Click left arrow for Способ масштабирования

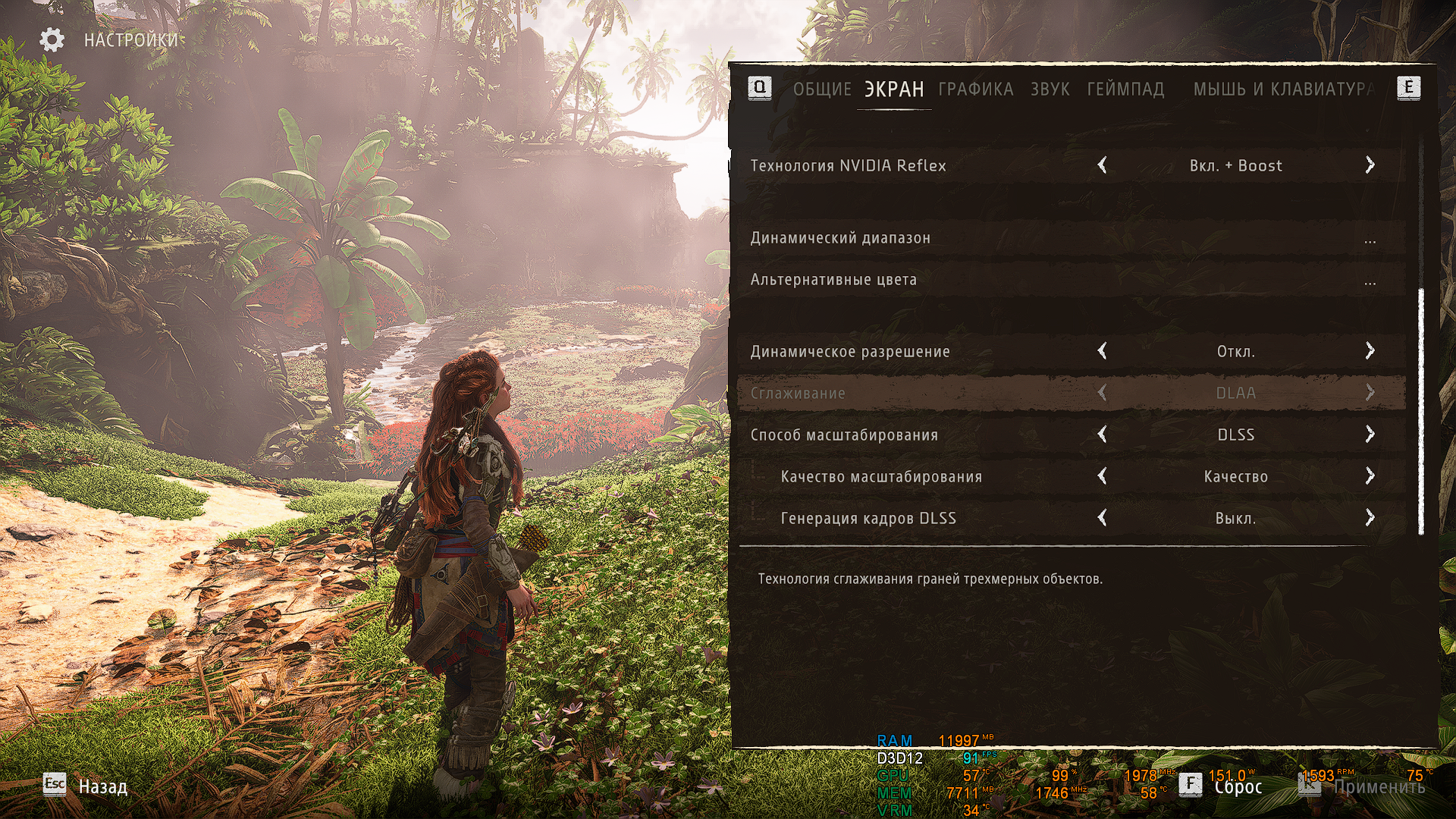(x=1103, y=435)
